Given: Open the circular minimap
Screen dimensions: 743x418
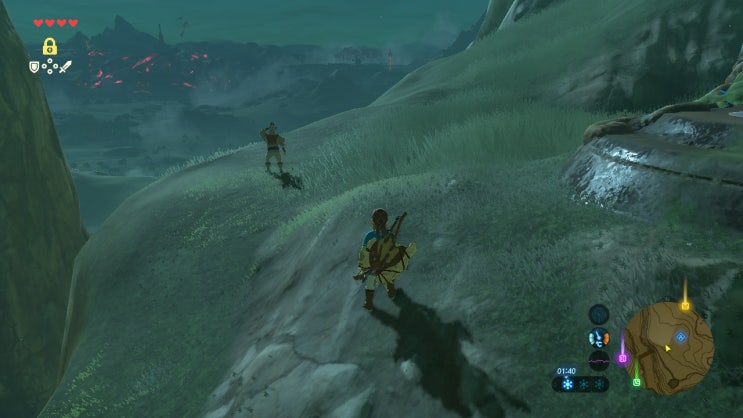Looking at the screenshot, I should click(x=668, y=346).
